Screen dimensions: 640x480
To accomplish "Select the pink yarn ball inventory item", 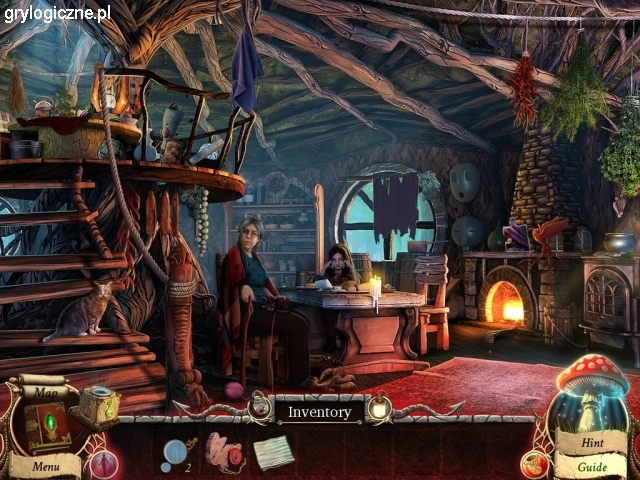I will (226, 451).
